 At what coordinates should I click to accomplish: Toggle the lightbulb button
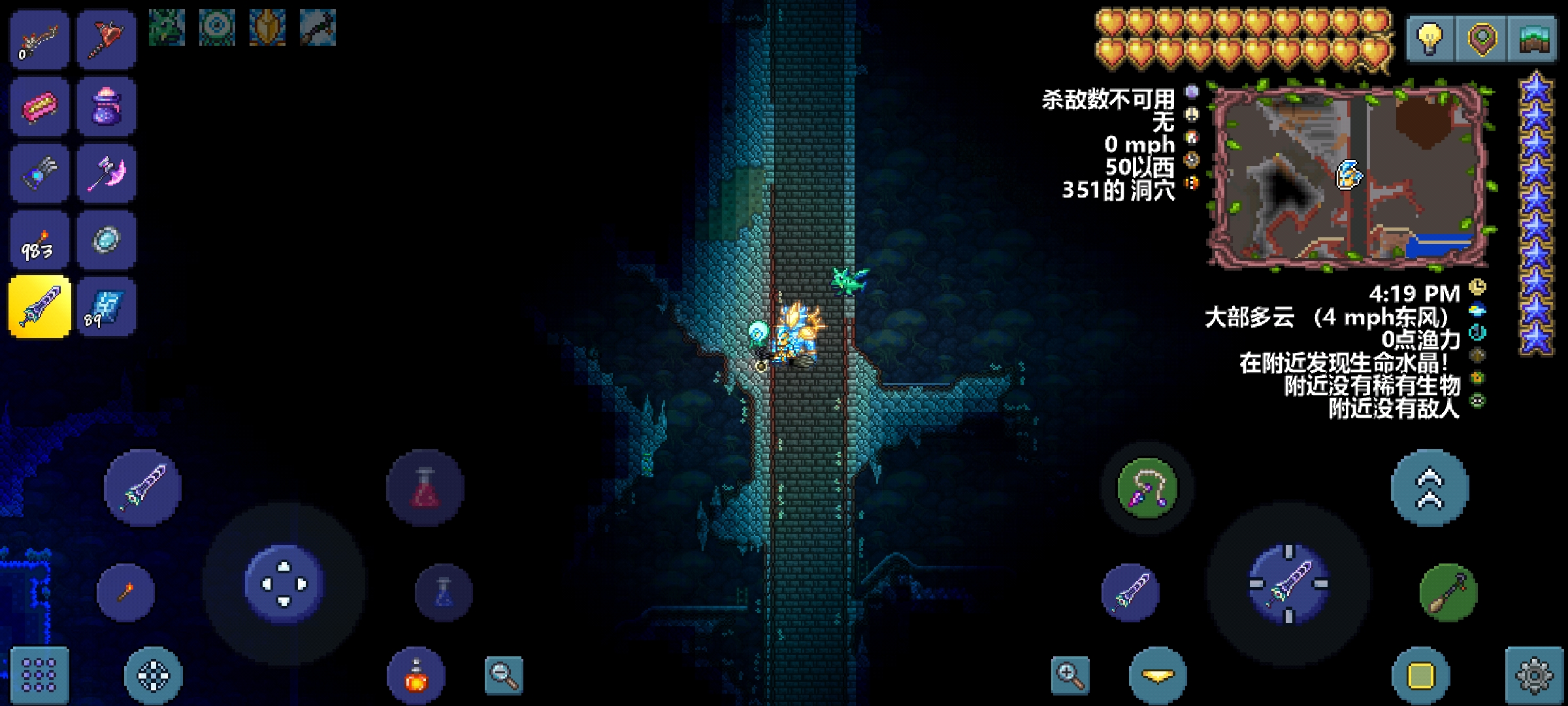coord(1431,39)
